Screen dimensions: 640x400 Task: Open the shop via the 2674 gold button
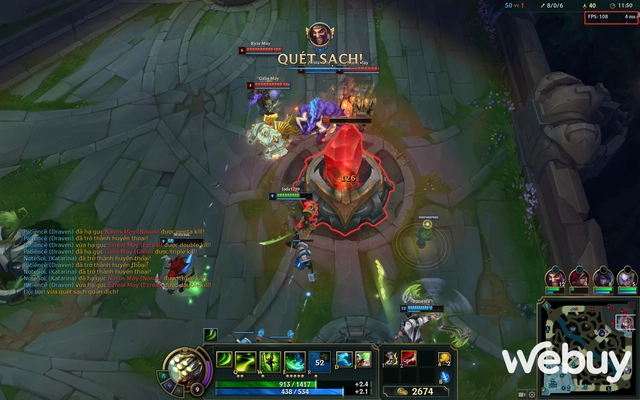416,391
